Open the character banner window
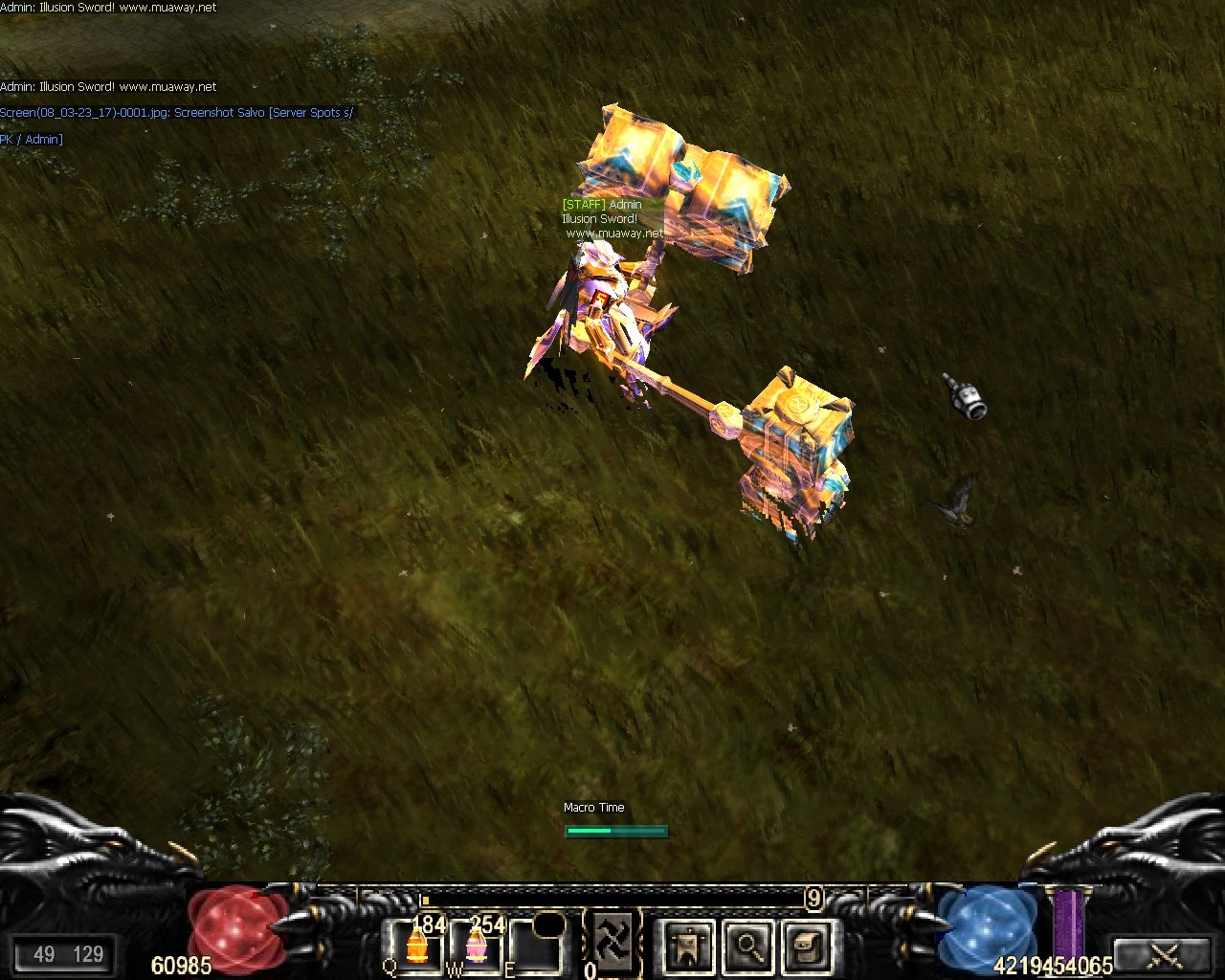Viewport: 1225px width, 980px height. click(688, 947)
